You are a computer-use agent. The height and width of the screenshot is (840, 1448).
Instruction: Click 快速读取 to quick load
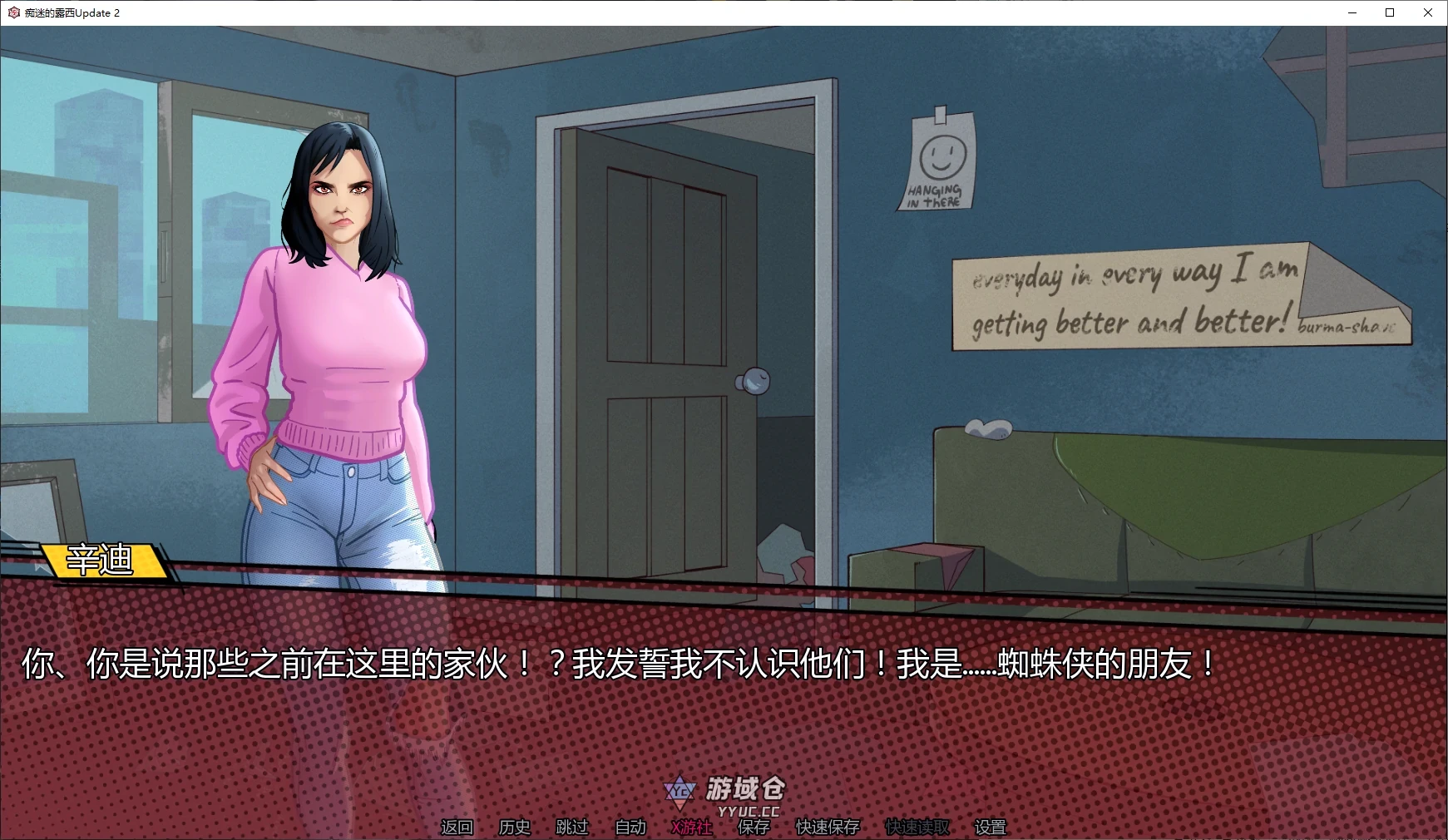coord(916,828)
